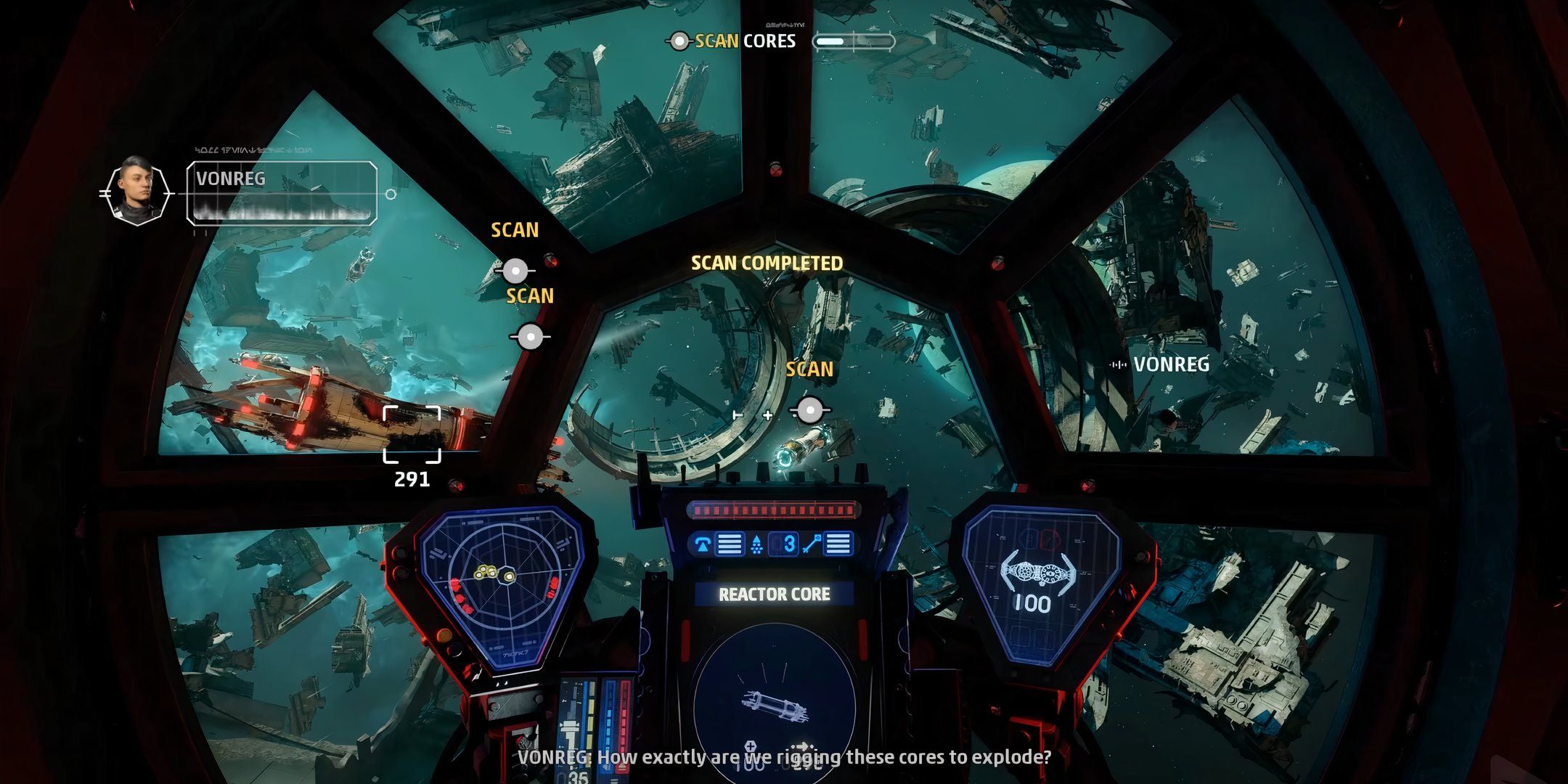Select the wrench-shaped icon on the console
This screenshot has width=1568, height=784.
[812, 544]
